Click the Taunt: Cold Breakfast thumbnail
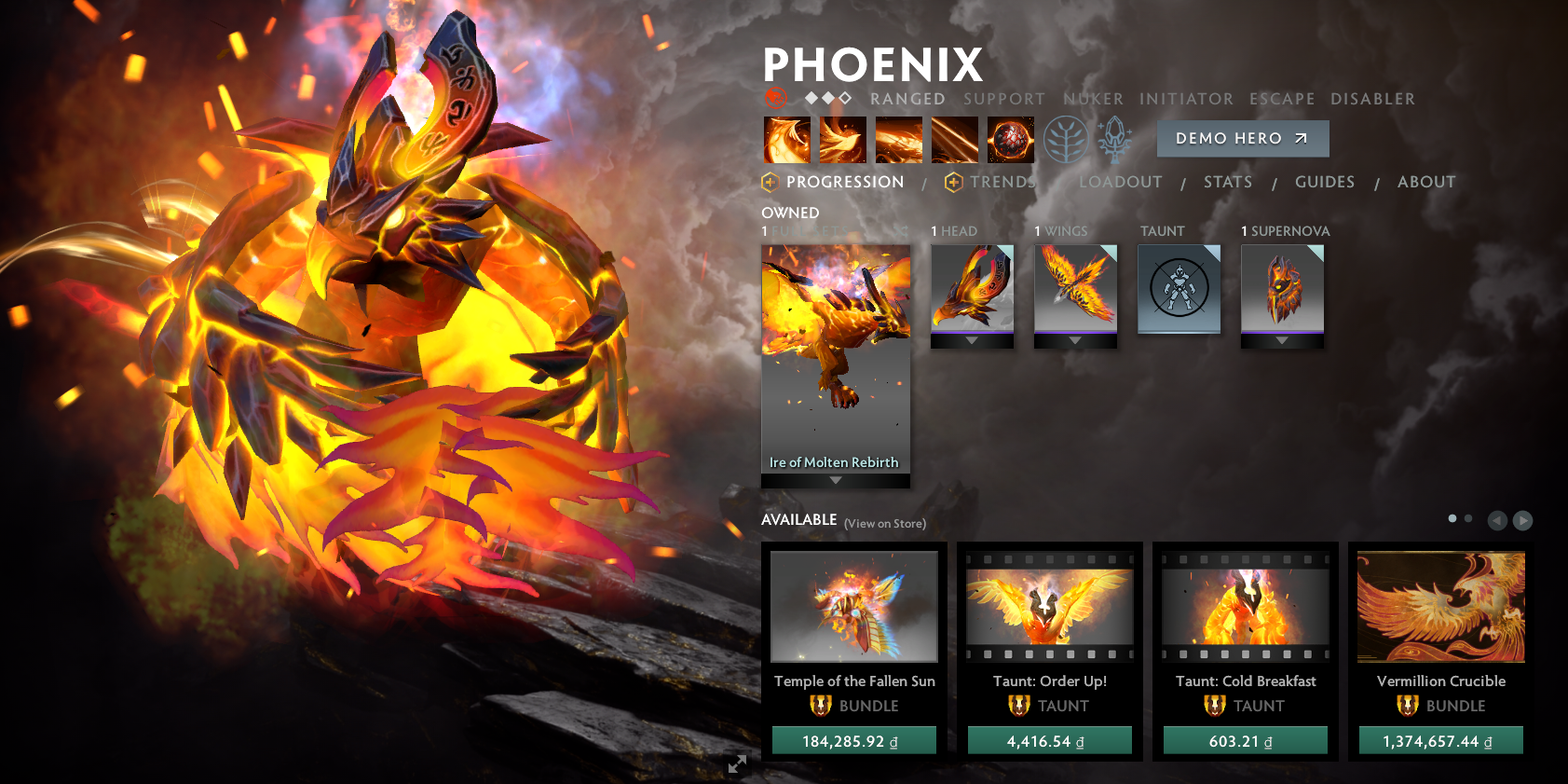 (x=1246, y=607)
